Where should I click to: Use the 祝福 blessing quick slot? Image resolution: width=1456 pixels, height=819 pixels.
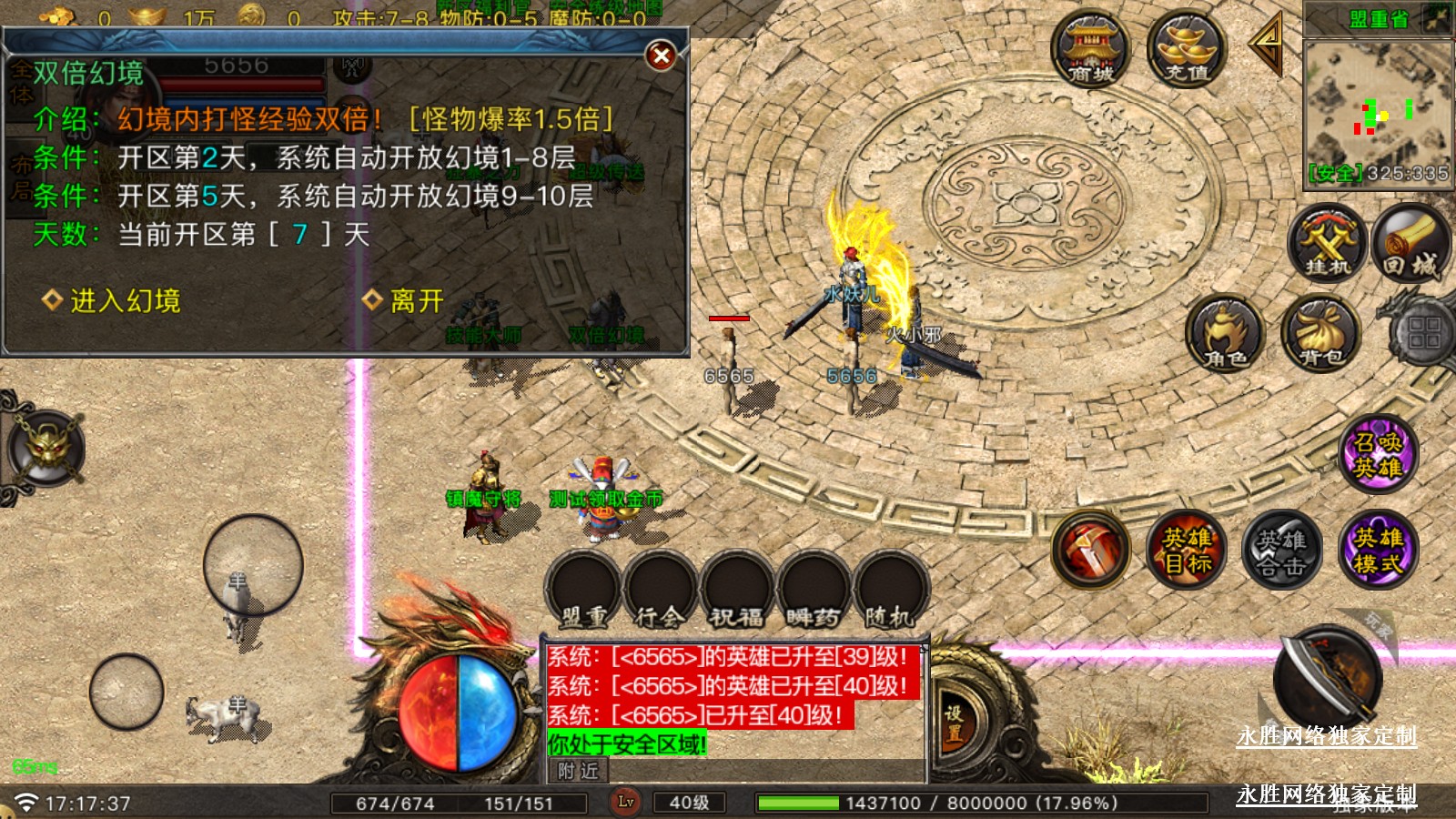(x=736, y=590)
